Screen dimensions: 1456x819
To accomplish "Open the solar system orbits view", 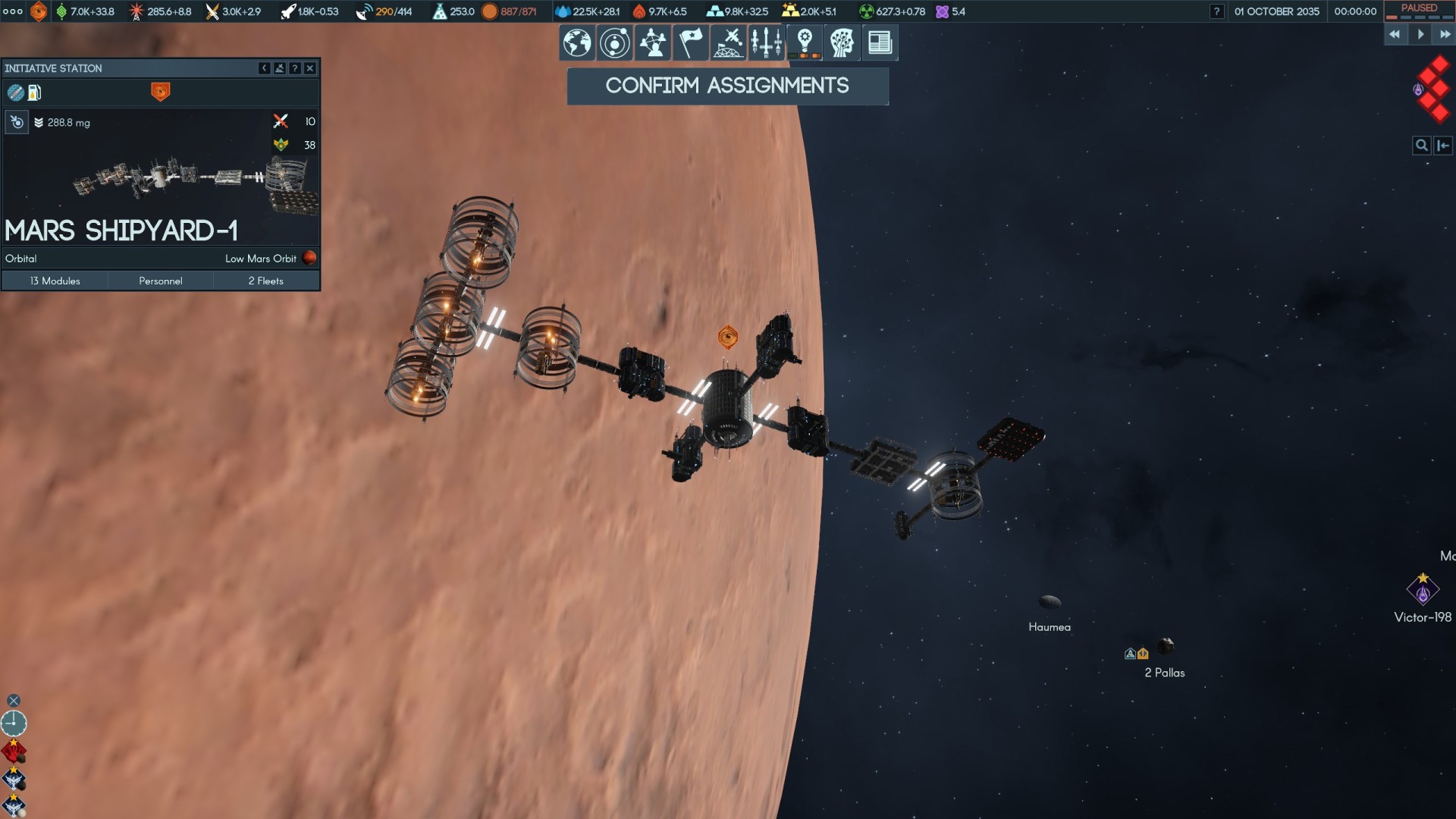I will click(614, 42).
